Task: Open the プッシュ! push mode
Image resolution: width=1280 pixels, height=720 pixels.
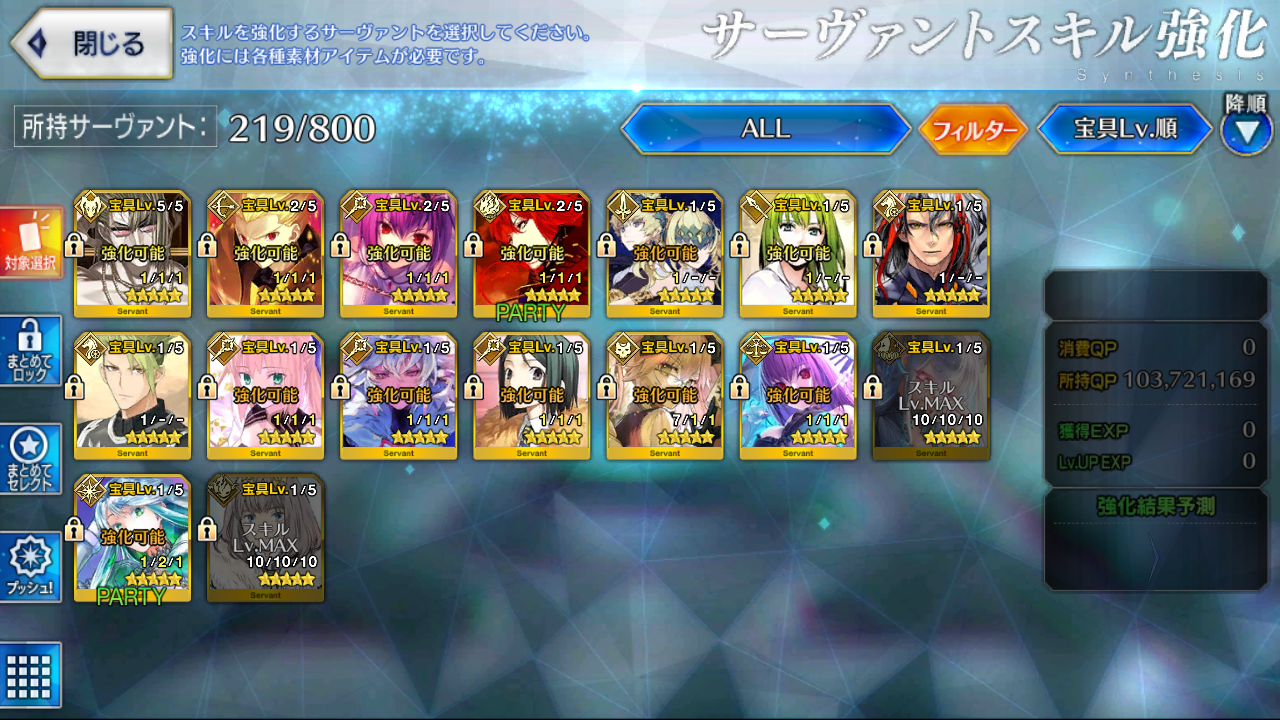Action: point(31,566)
